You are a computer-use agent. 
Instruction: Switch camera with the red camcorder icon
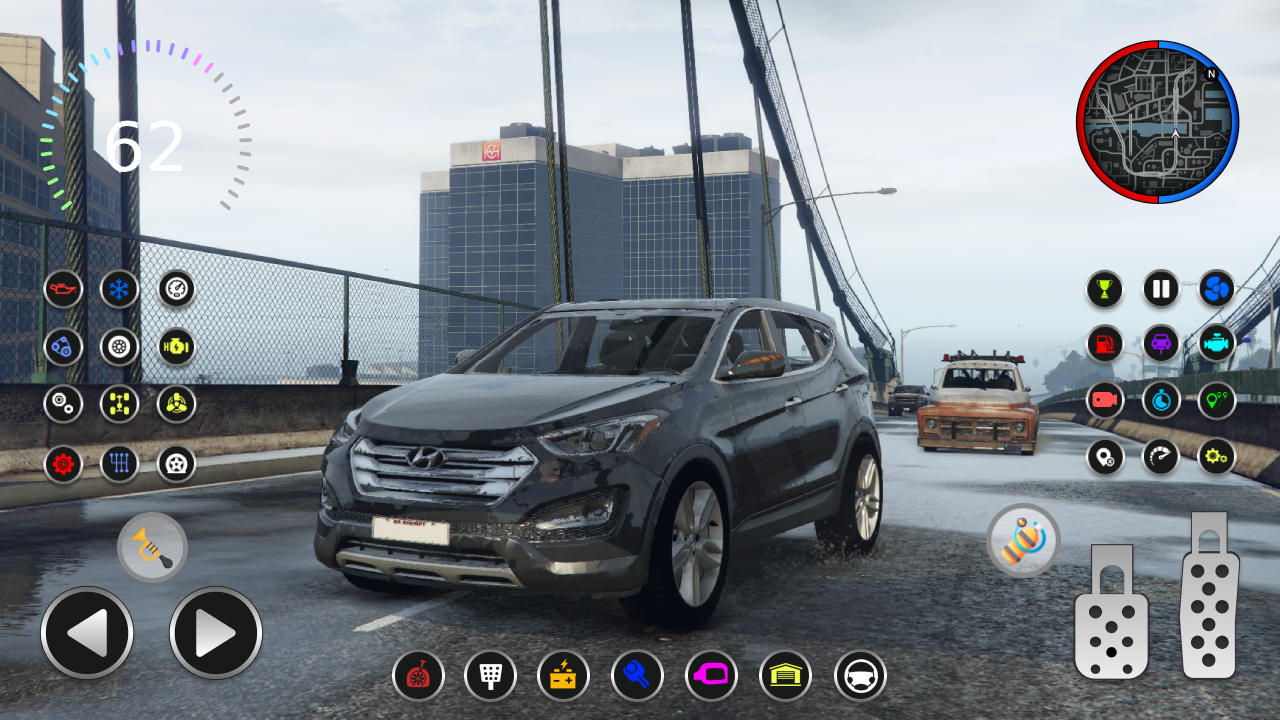pos(1105,400)
